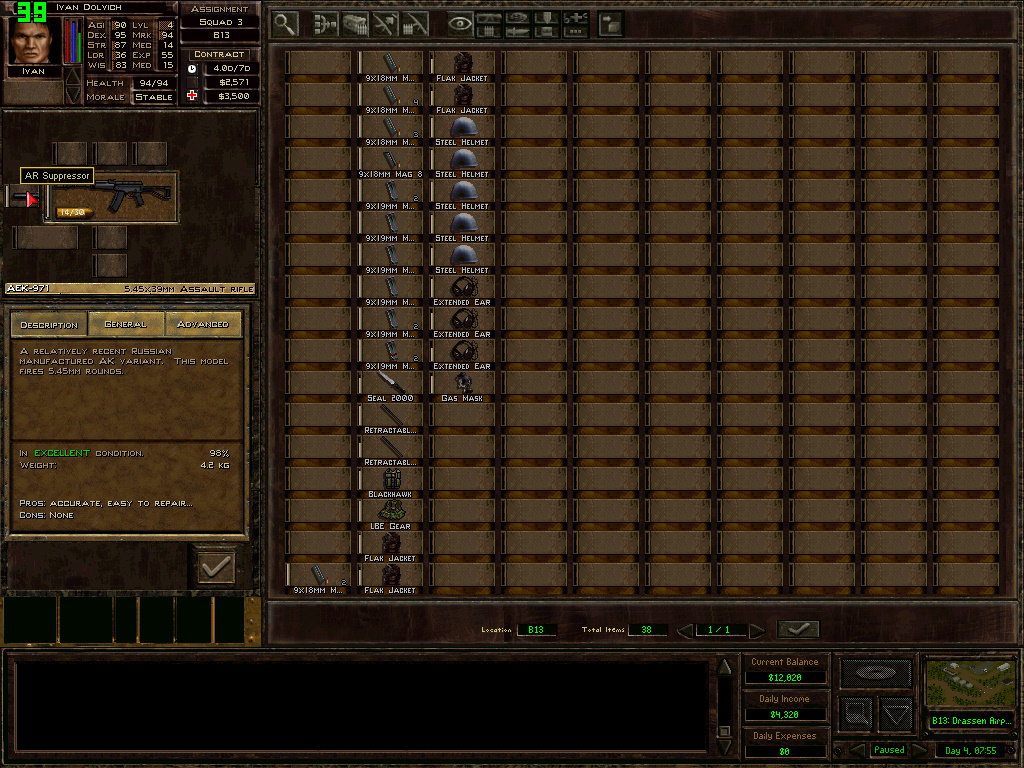Click the downward triangle button near the map
Screen dimensions: 1024x768
click(895, 714)
